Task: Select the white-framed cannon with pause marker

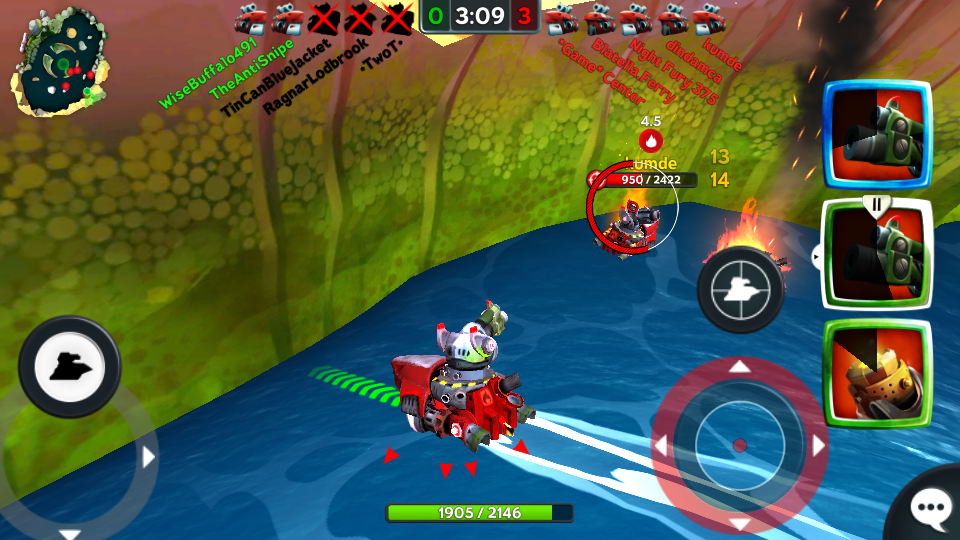Action: (876, 254)
